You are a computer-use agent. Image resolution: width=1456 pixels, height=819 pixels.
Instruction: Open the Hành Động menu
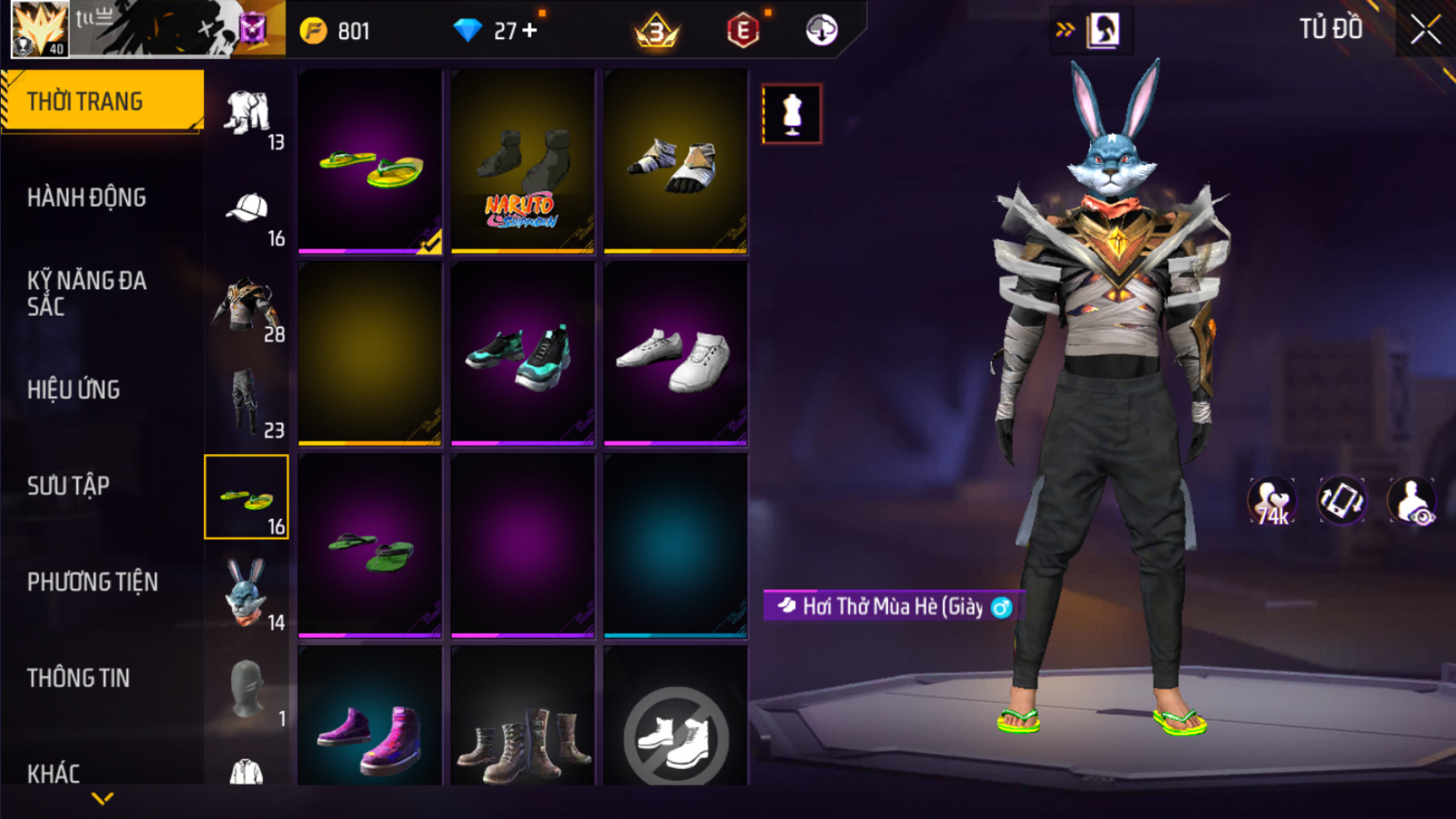pyautogui.click(x=86, y=198)
